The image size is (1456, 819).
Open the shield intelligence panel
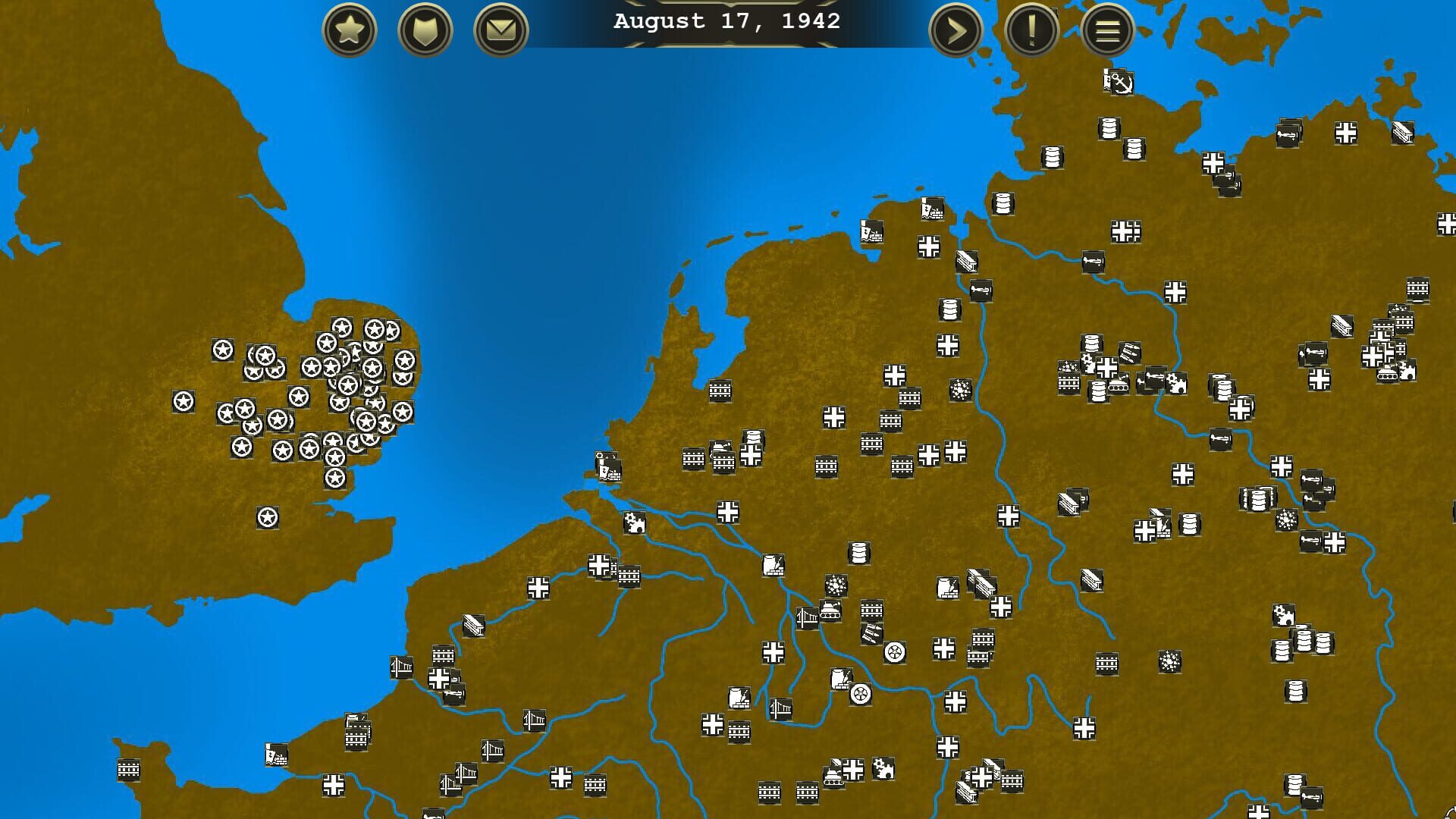pyautogui.click(x=425, y=31)
